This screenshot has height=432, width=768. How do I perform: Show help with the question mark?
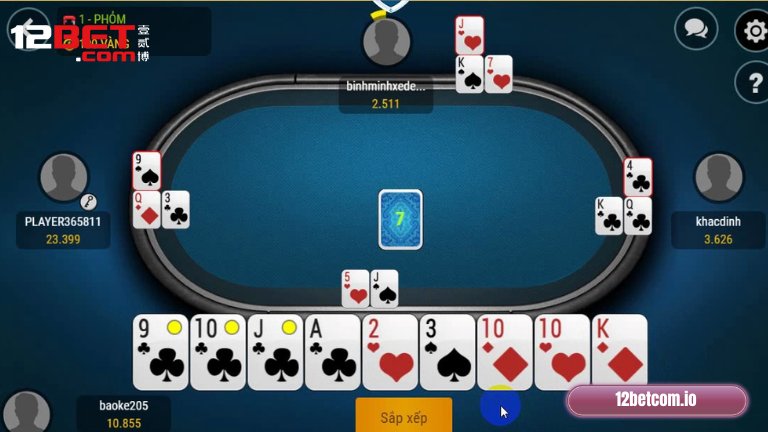click(x=753, y=81)
